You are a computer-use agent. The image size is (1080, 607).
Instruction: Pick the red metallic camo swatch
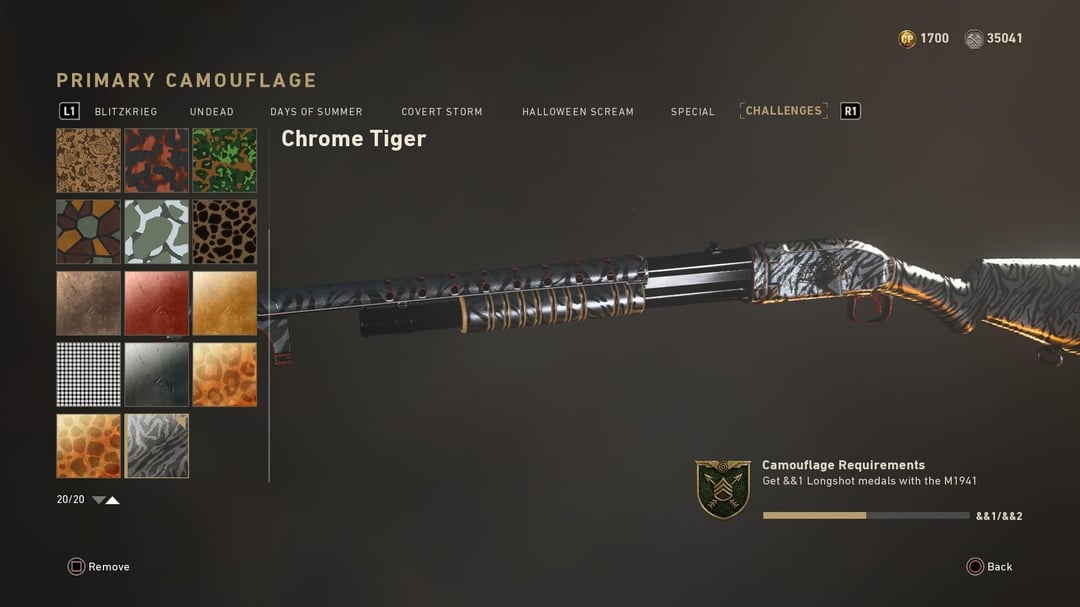click(156, 303)
